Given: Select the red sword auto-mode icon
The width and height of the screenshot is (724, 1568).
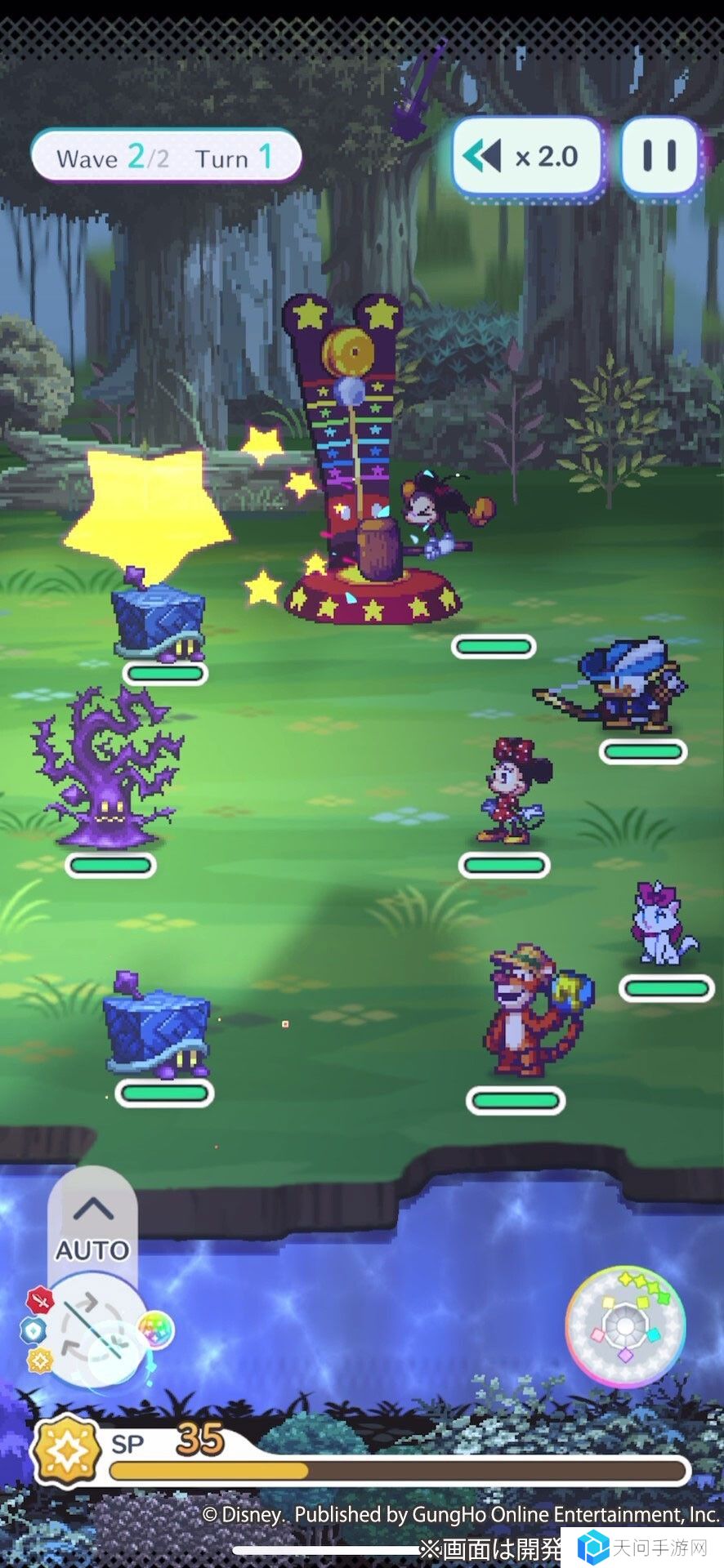Looking at the screenshot, I should pyautogui.click(x=39, y=1298).
